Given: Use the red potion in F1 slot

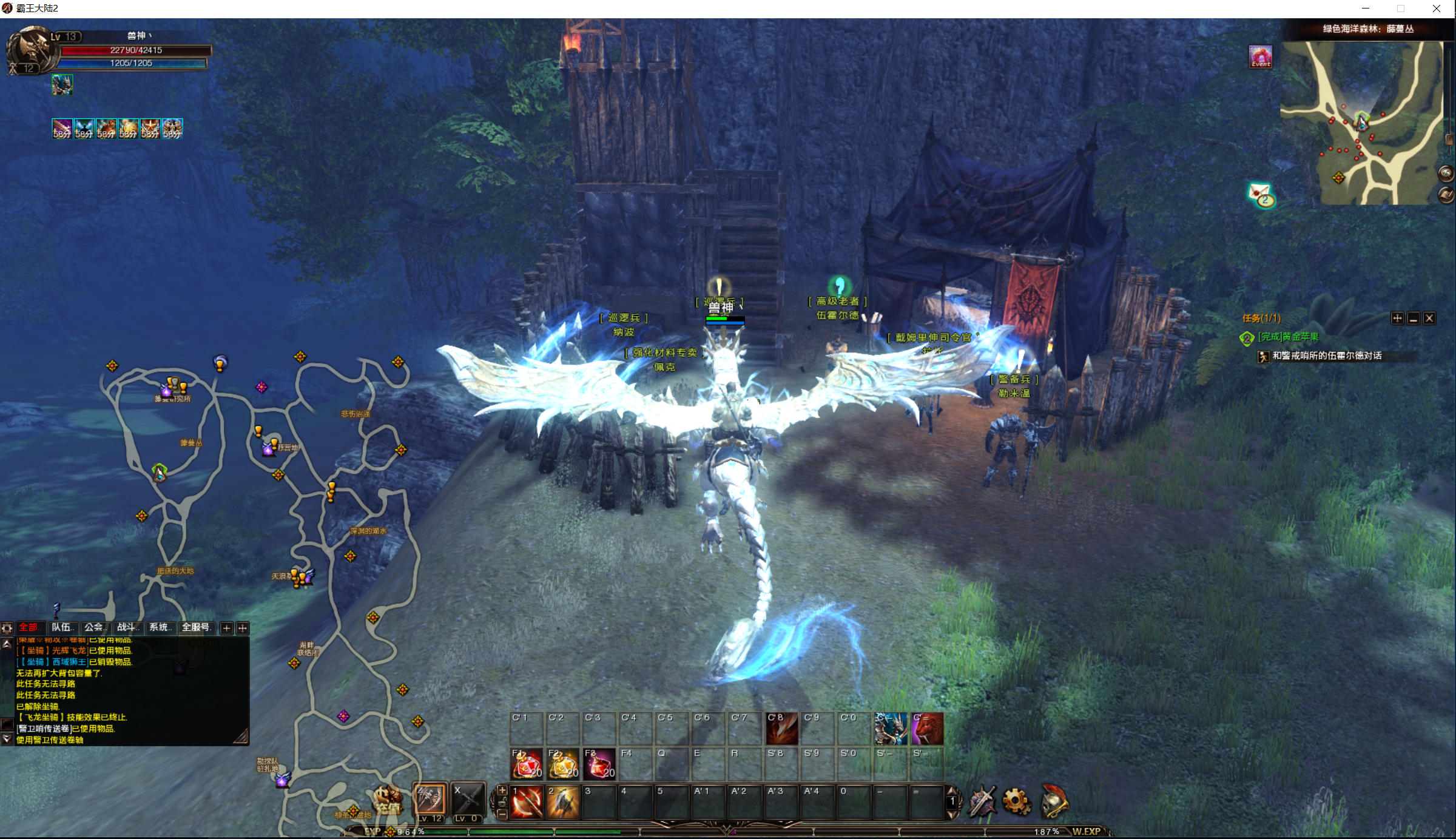Looking at the screenshot, I should coord(526,765).
